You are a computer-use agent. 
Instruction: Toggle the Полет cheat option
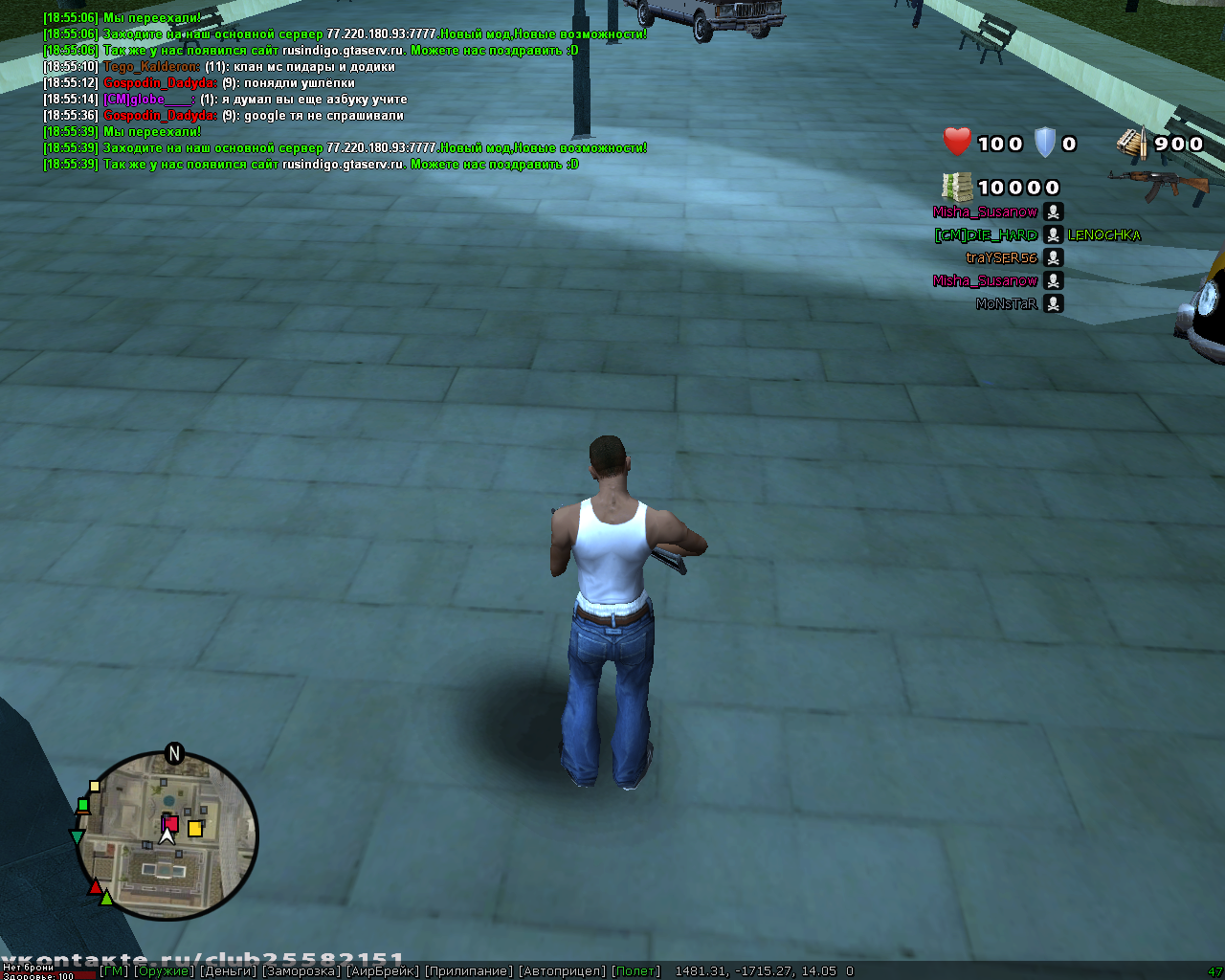coord(636,971)
